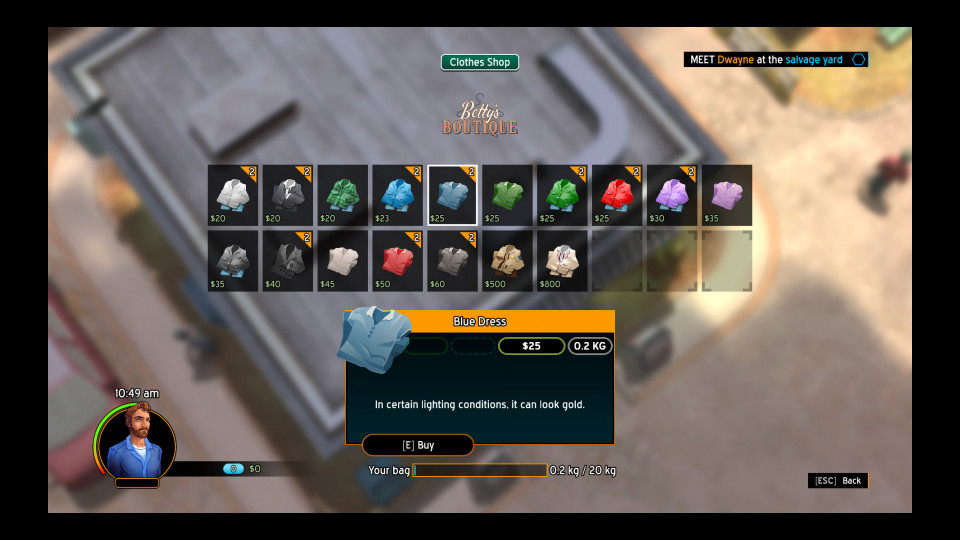Screen dimensions: 960x540
Task: Open the Meet Dwayne objective tracker
Action: point(776,60)
